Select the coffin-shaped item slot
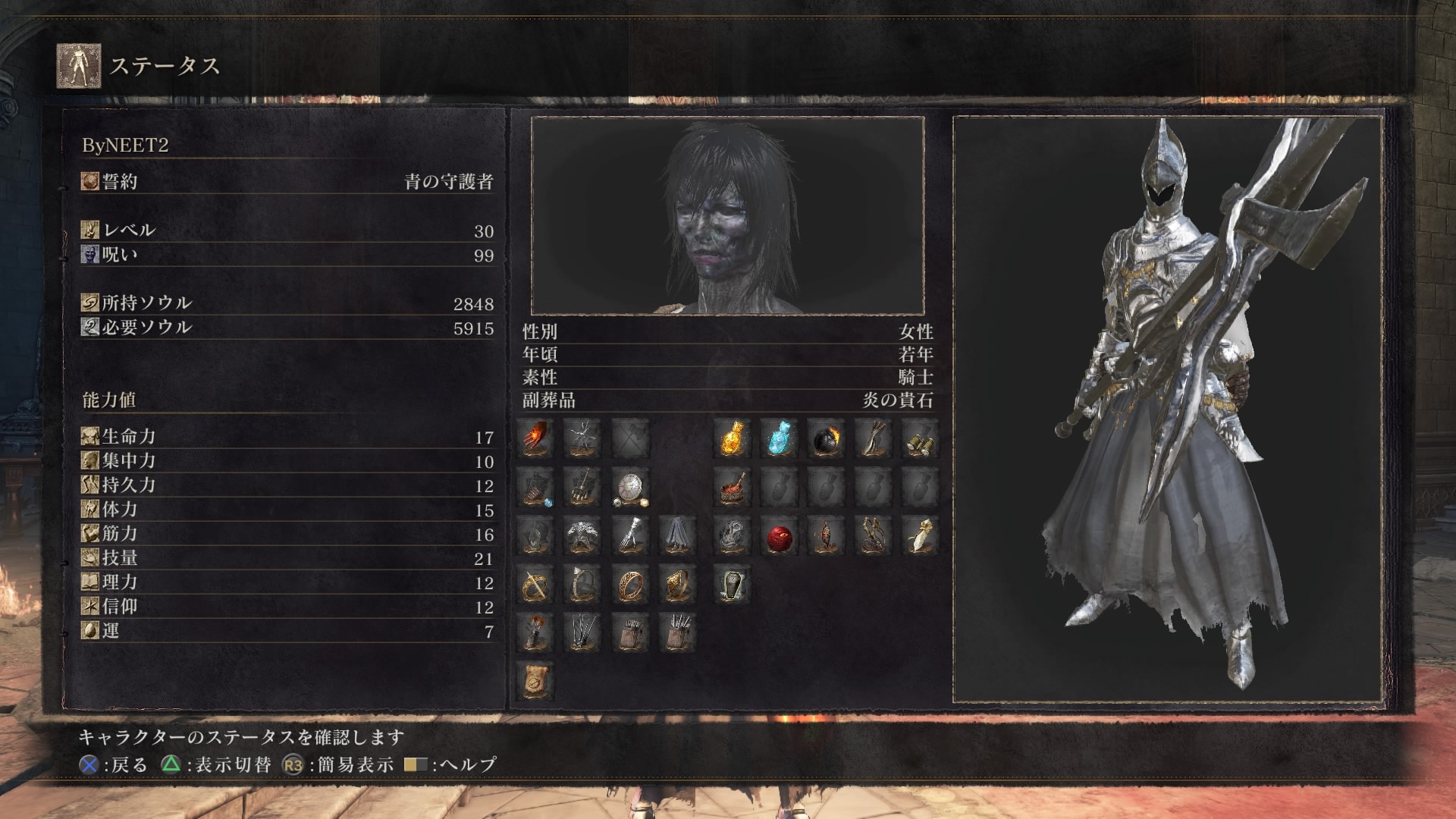The height and width of the screenshot is (819, 1456). click(732, 585)
